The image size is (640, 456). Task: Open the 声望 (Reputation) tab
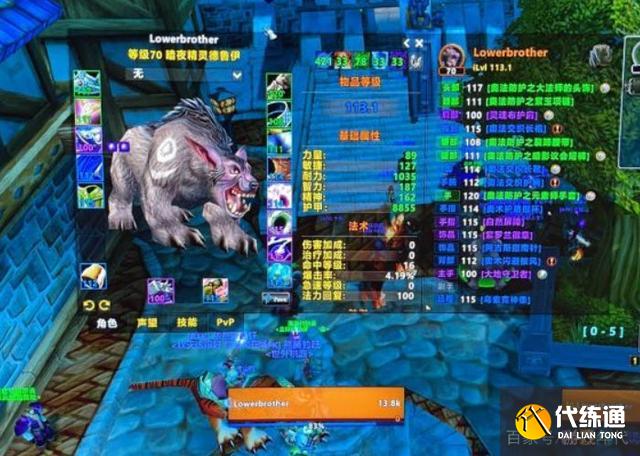click(148, 323)
